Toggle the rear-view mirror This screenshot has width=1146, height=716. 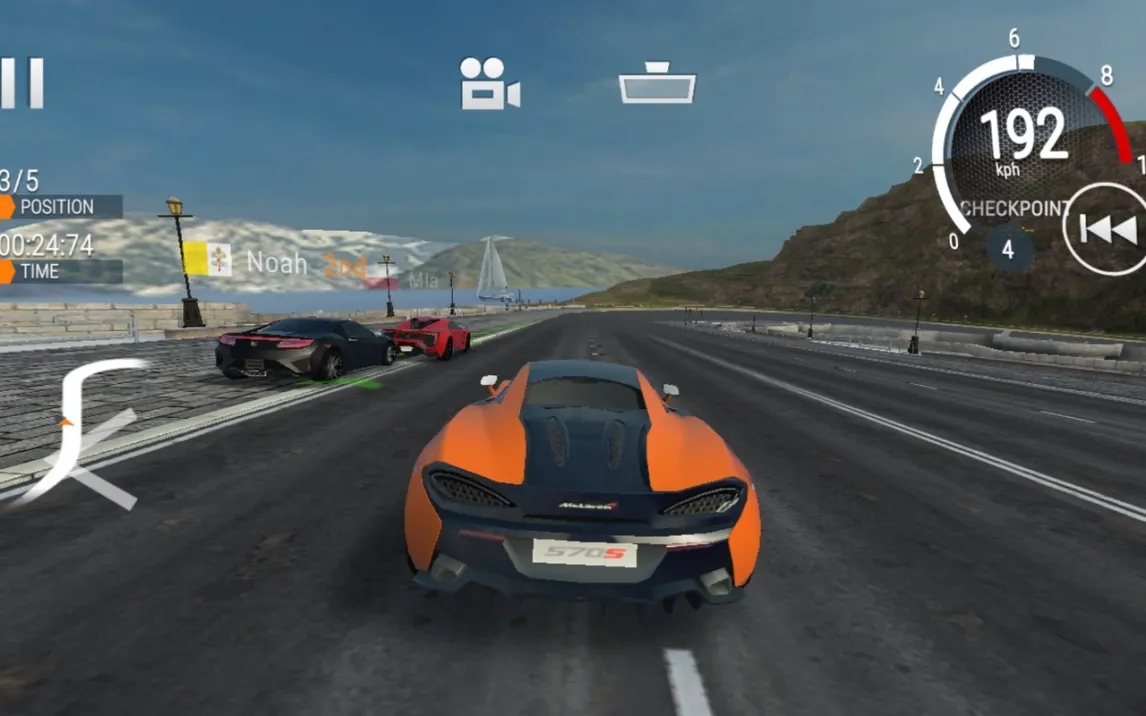coord(657,83)
